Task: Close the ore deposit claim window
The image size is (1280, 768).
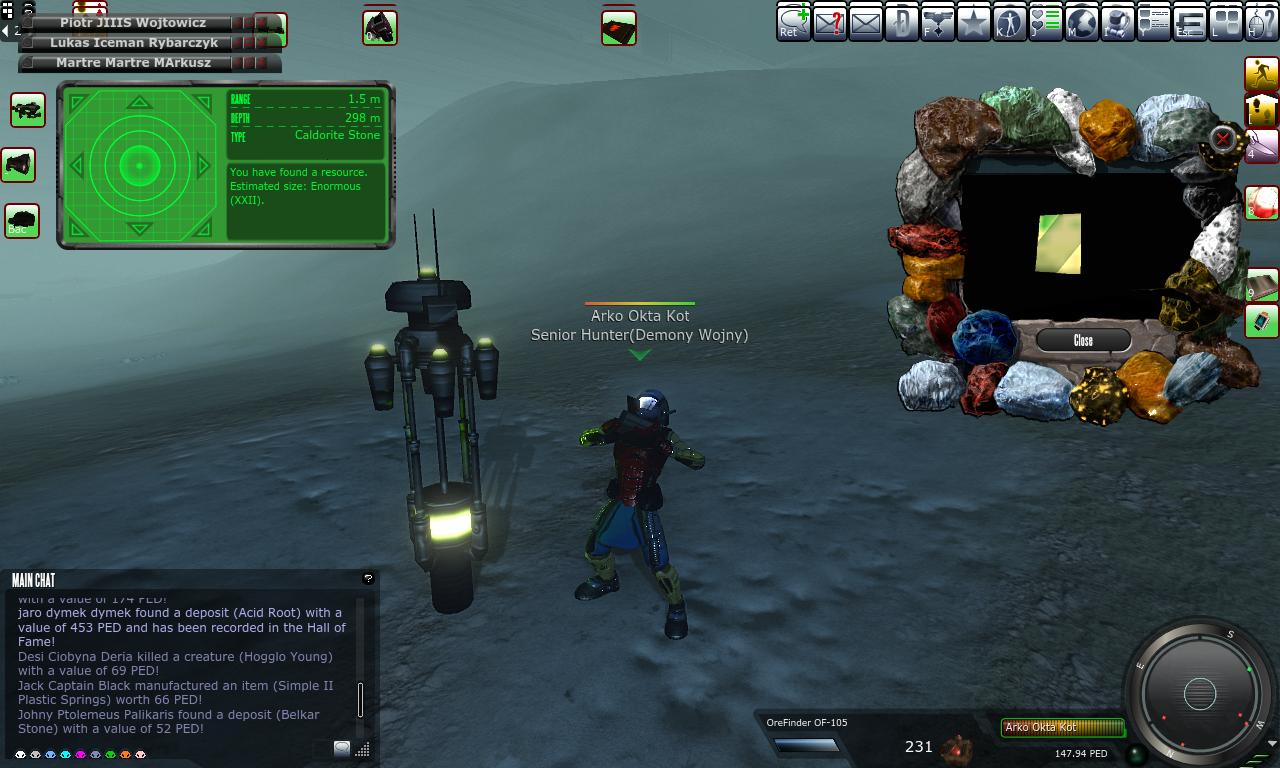Action: (1083, 340)
